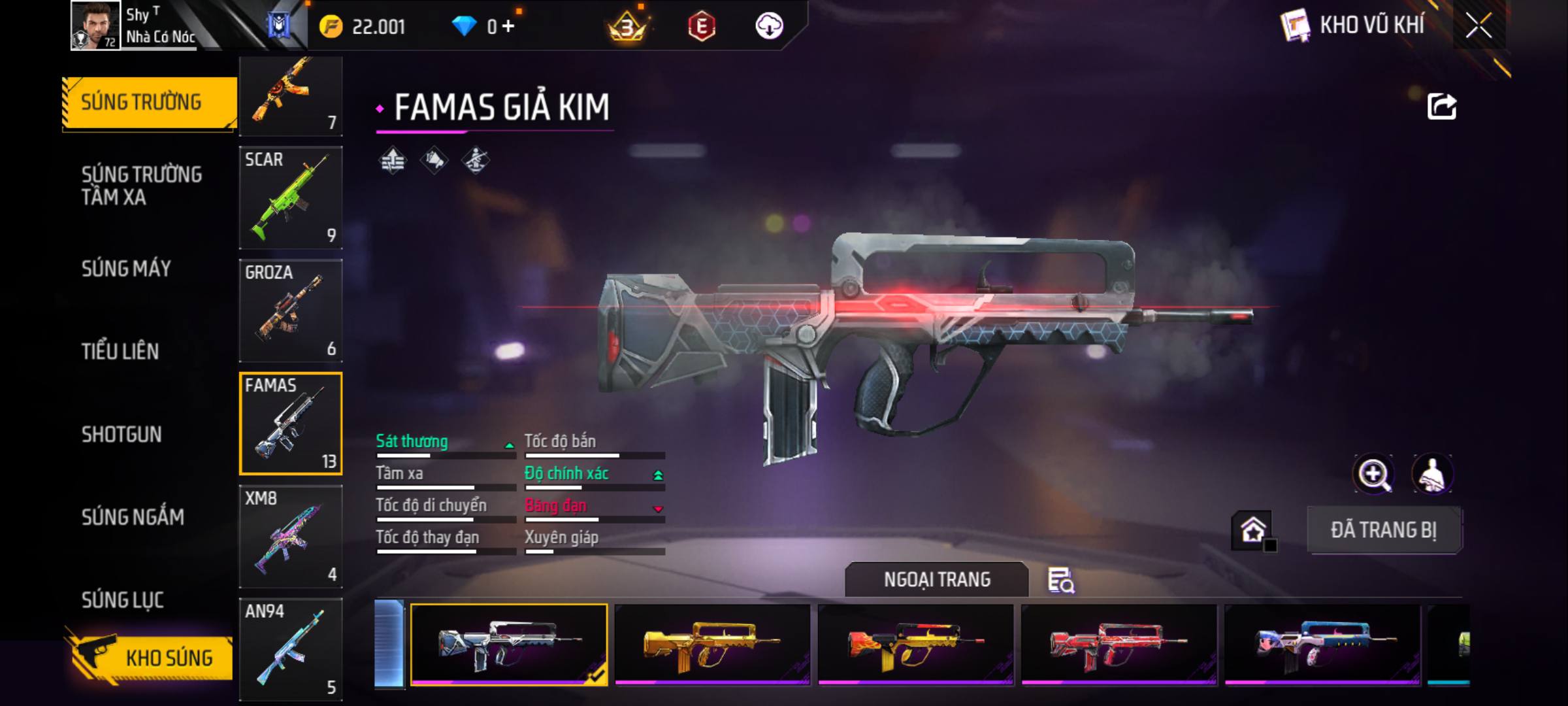Select the AN94 weapon tile

tap(291, 649)
